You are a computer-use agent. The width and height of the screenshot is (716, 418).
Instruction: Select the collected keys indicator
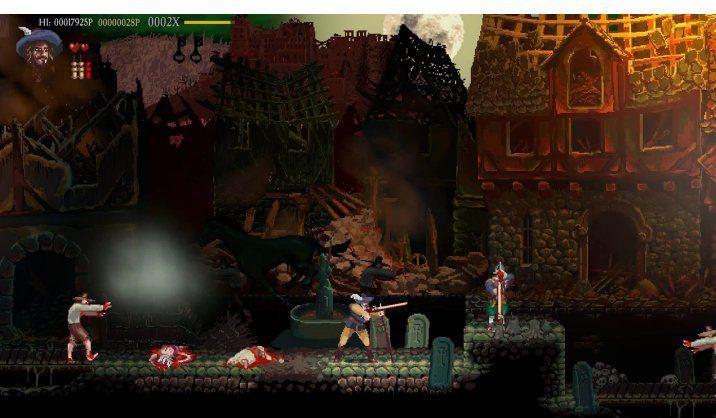[187, 46]
